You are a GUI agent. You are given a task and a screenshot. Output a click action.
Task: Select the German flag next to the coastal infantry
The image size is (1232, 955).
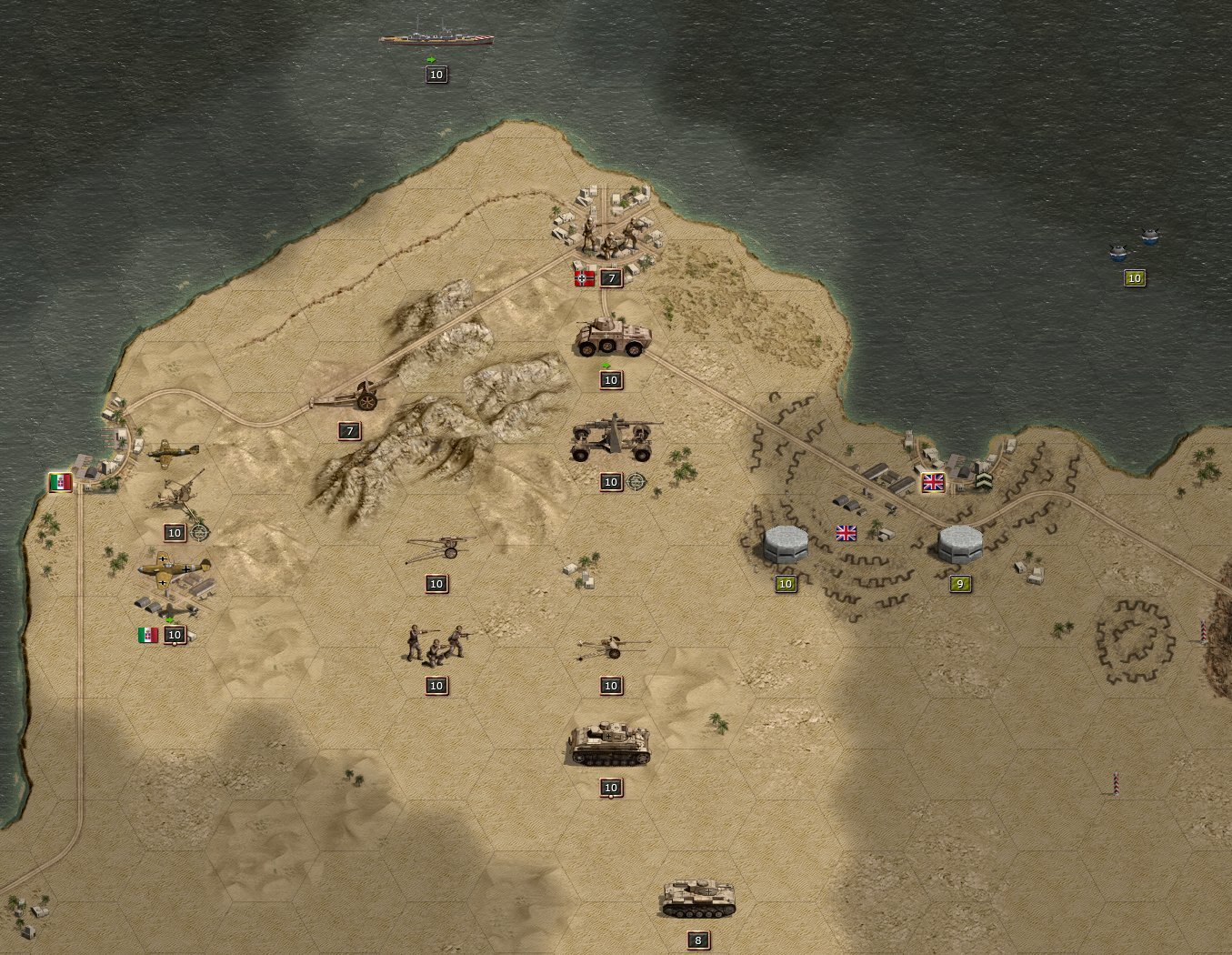[583, 277]
